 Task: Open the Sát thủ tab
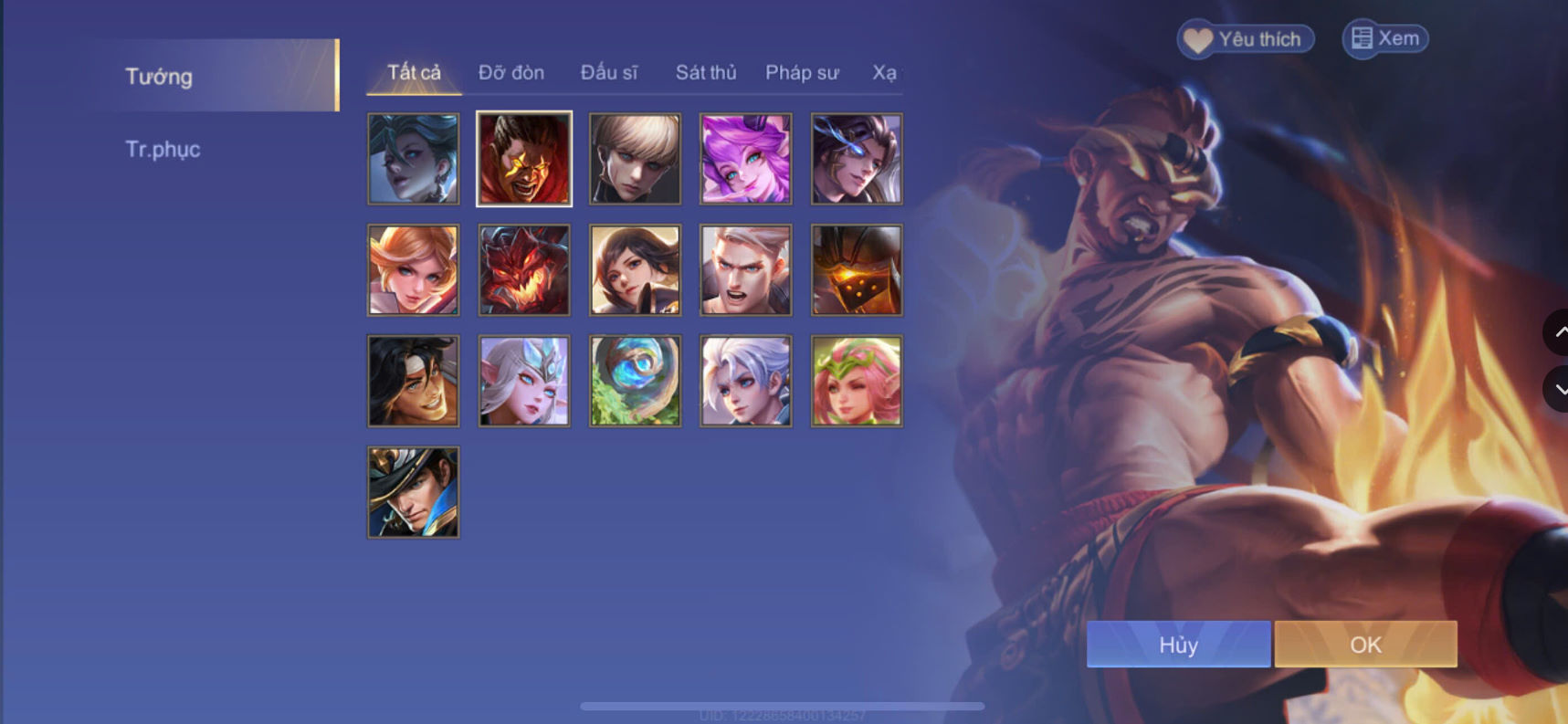click(x=706, y=72)
